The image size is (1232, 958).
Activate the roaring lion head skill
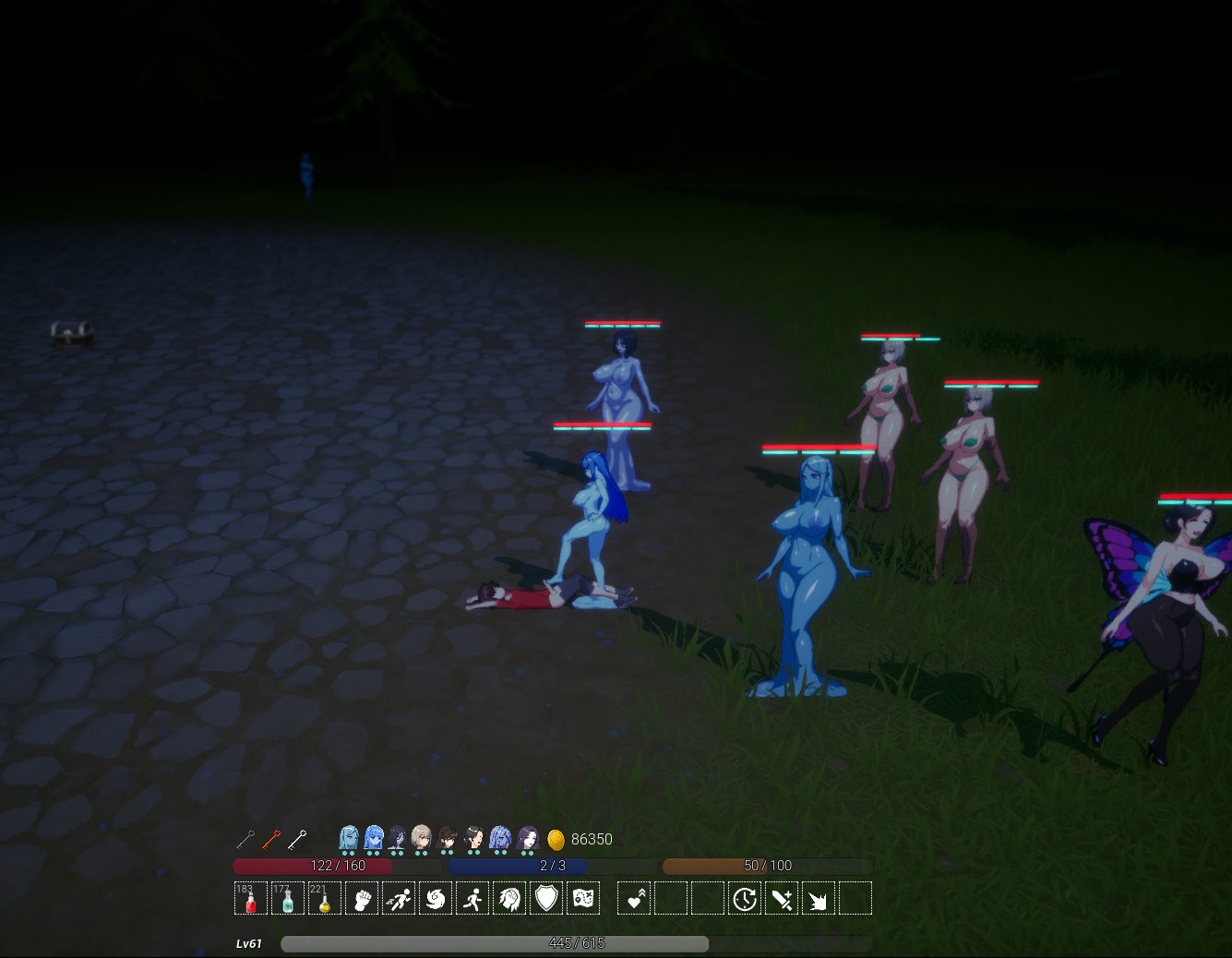[509, 898]
